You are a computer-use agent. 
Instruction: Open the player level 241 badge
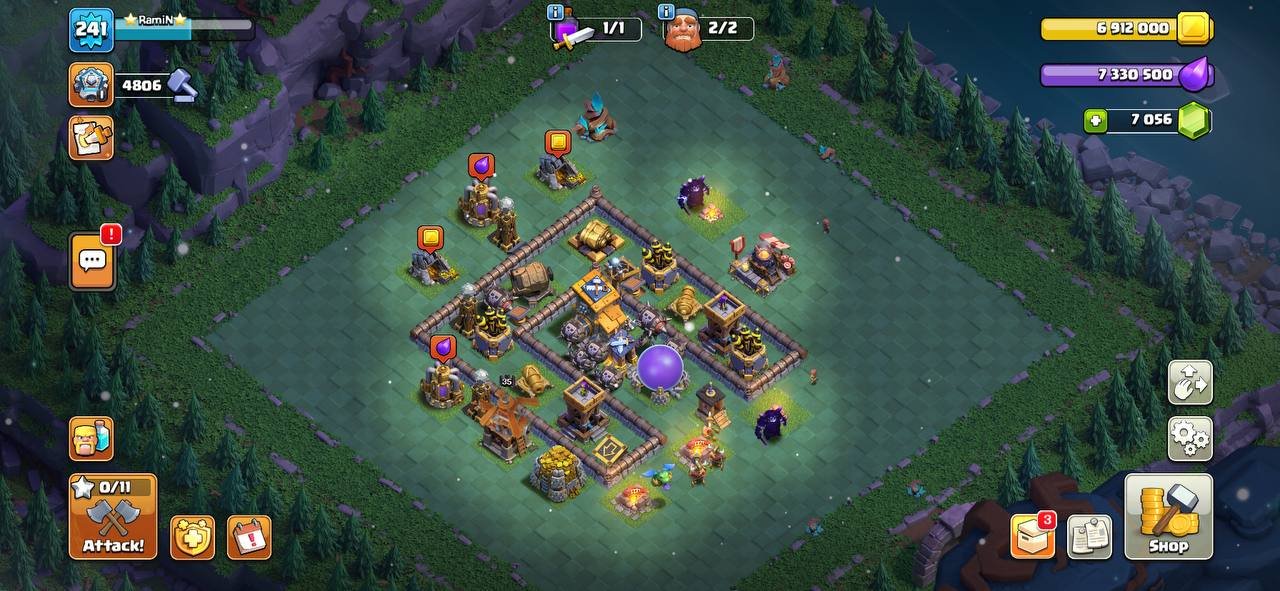tap(91, 30)
